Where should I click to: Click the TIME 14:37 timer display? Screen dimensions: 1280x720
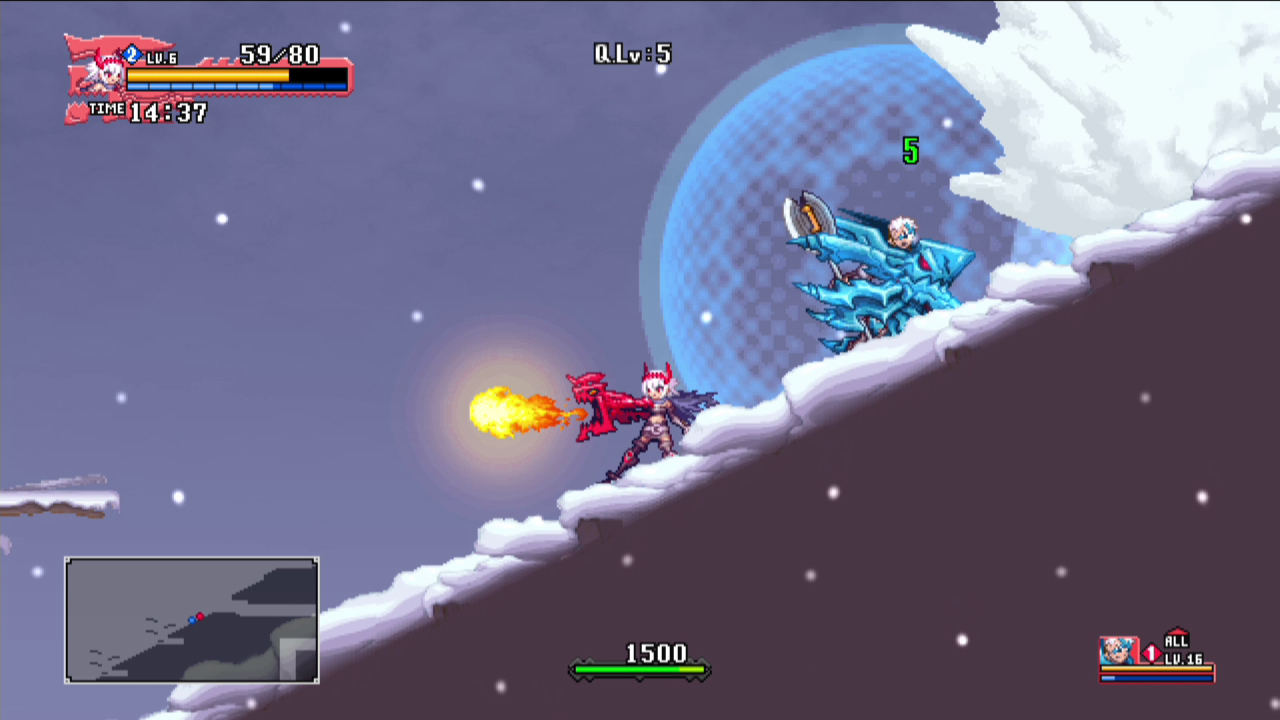165,112
